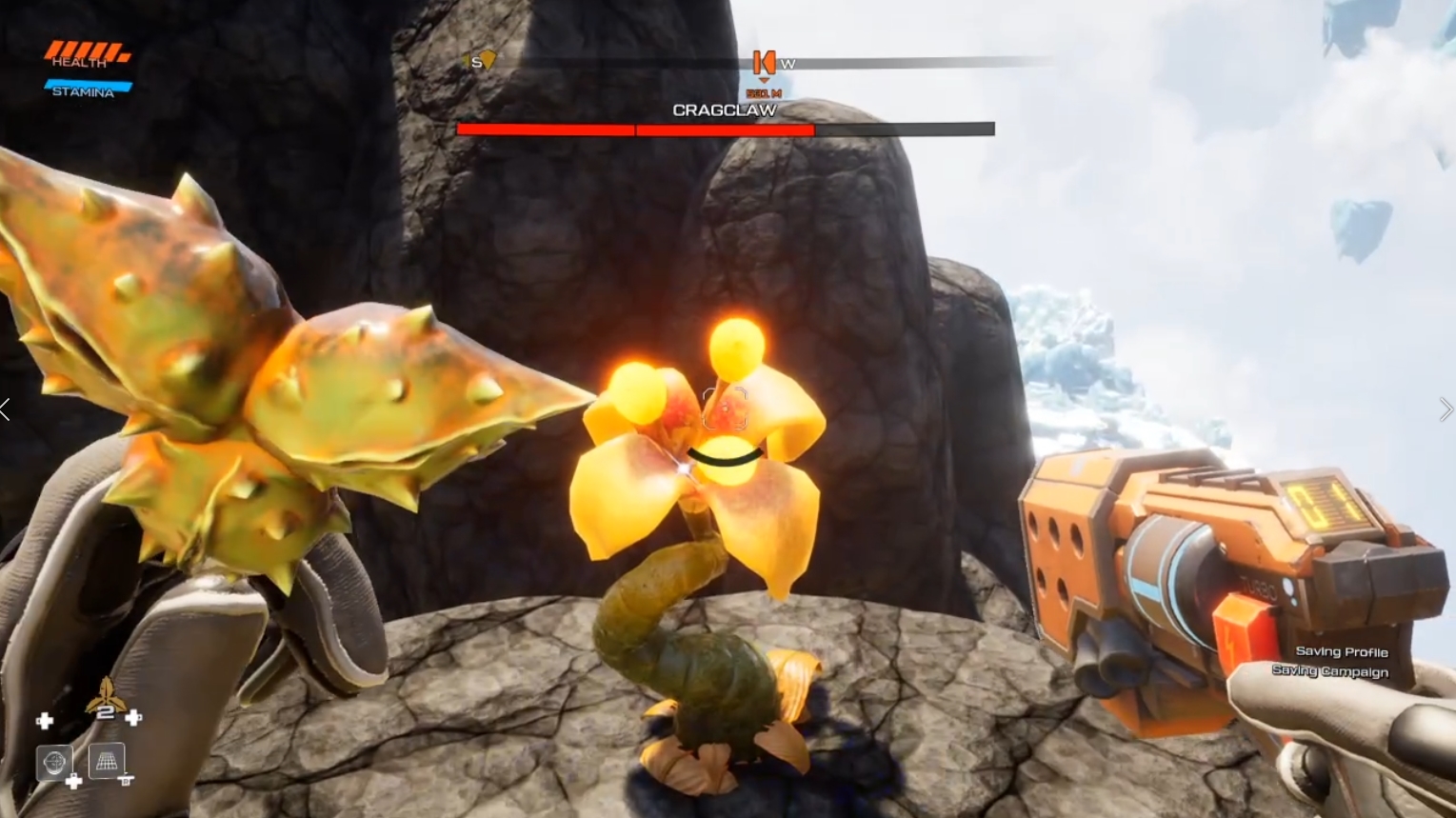Click the right d-pad plus beside the grenade count

pos(133,718)
